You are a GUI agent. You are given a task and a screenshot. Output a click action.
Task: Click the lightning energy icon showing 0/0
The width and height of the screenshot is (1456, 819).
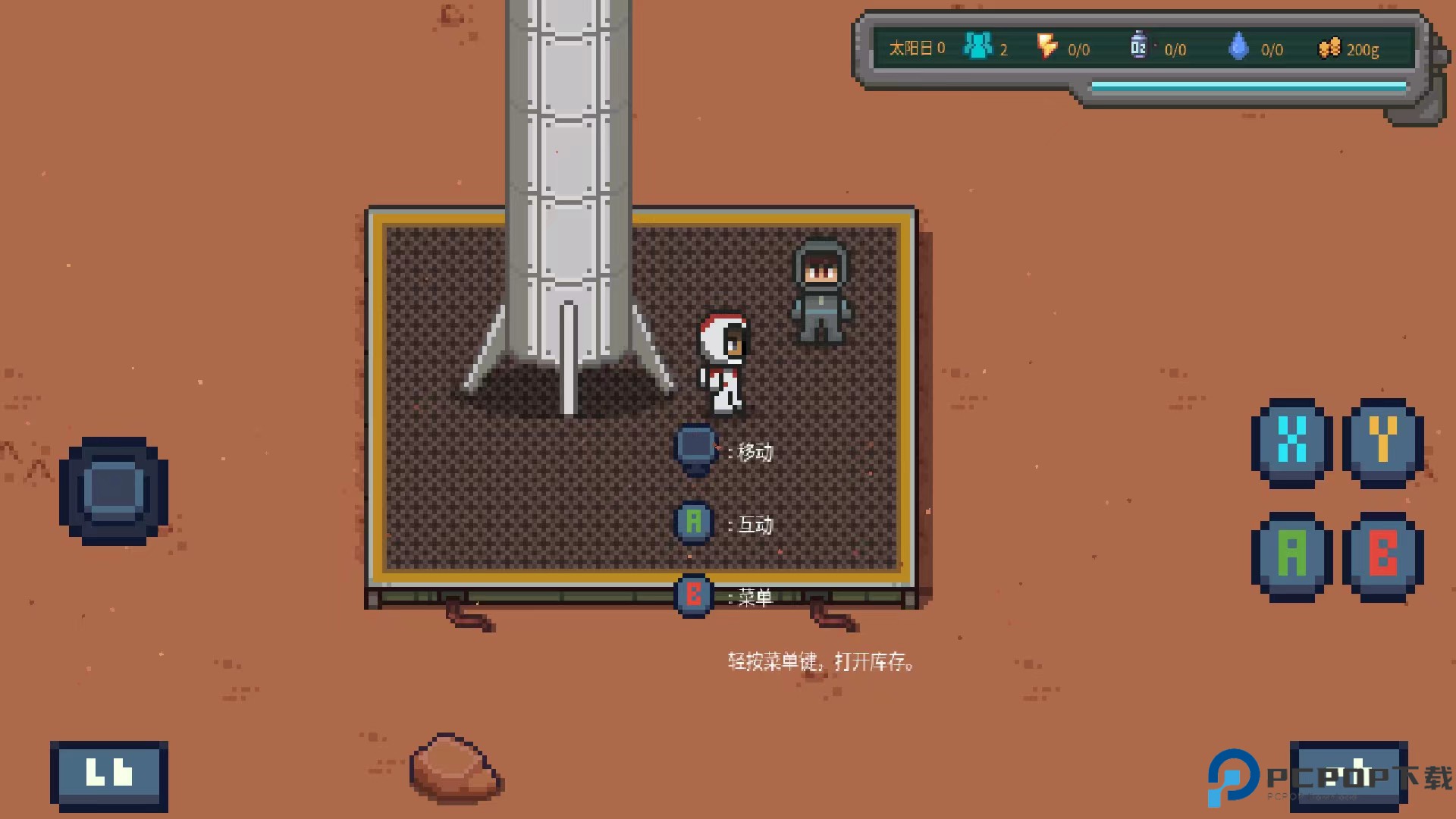[1047, 47]
